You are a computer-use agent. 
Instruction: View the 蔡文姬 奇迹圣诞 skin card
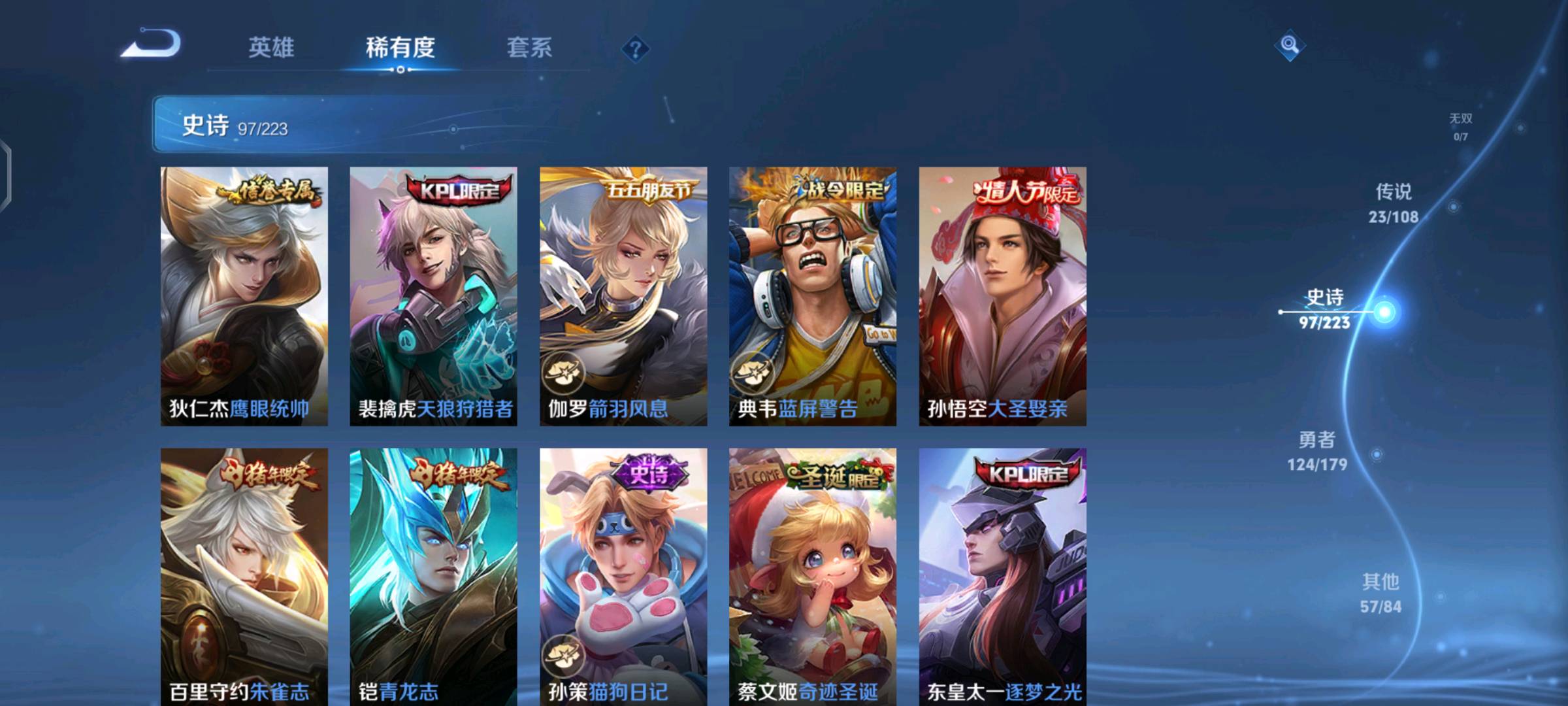tap(813, 577)
